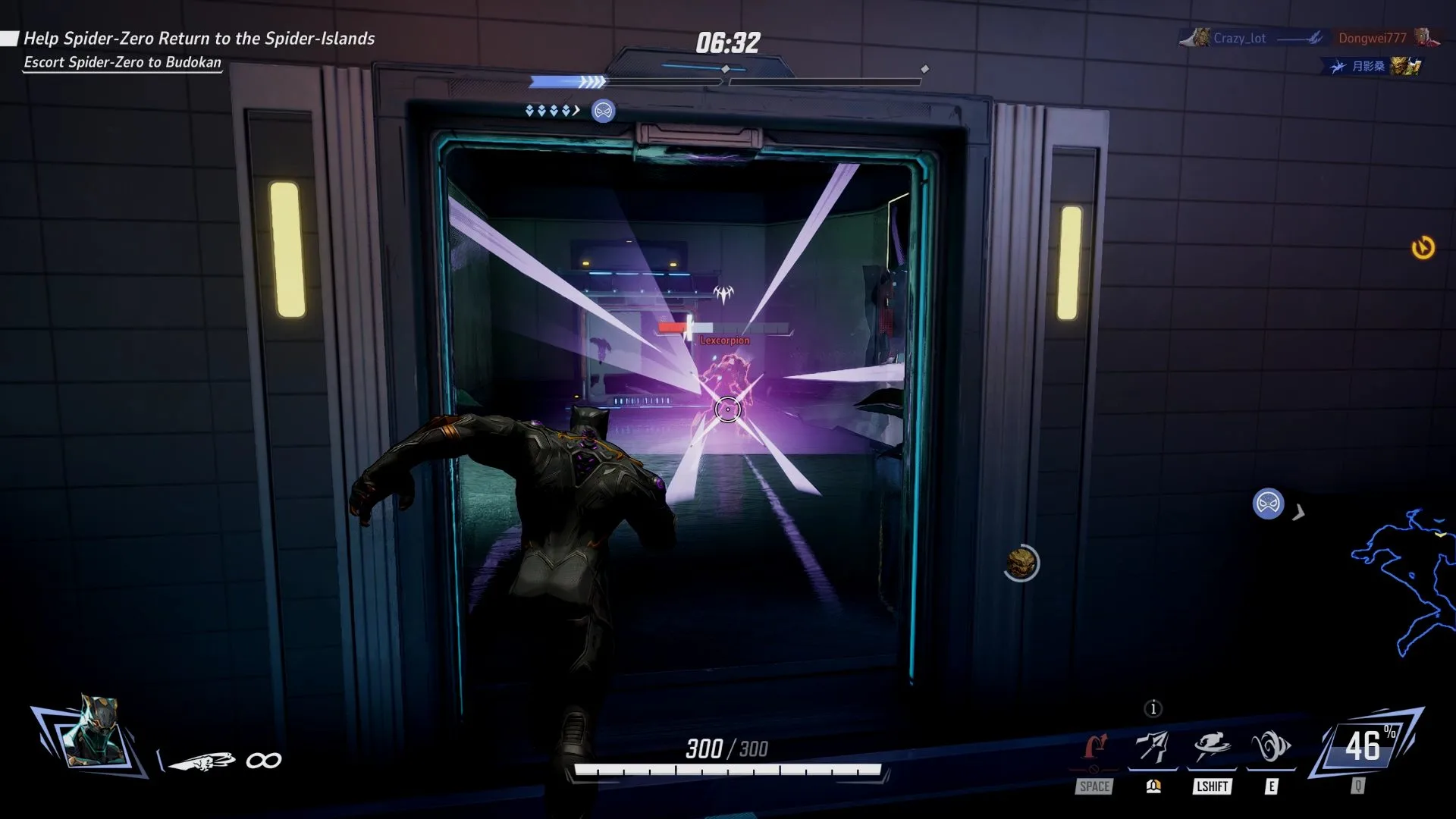The height and width of the screenshot is (819, 1456).
Task: Click the spider mask icon above the payload bar
Action: (604, 111)
